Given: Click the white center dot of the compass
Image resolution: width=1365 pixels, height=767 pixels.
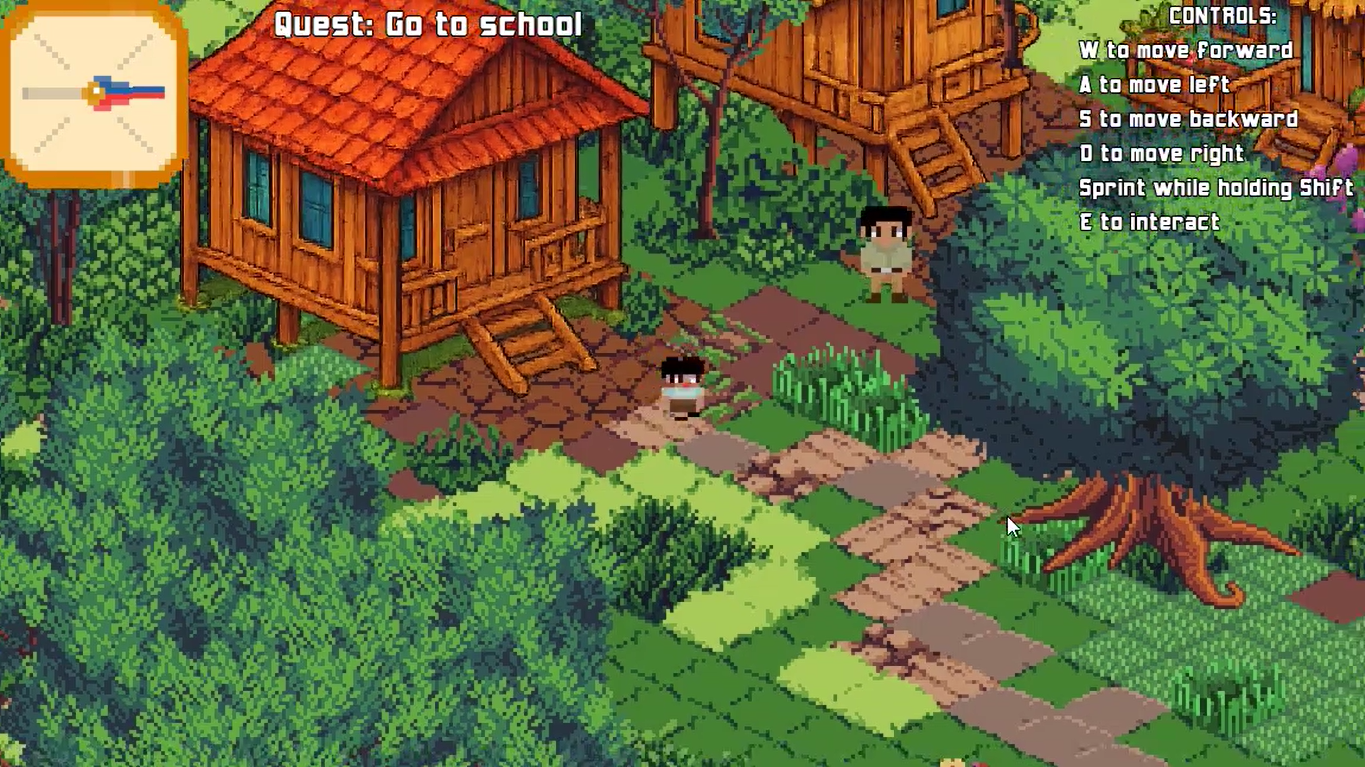Looking at the screenshot, I should (95, 91).
